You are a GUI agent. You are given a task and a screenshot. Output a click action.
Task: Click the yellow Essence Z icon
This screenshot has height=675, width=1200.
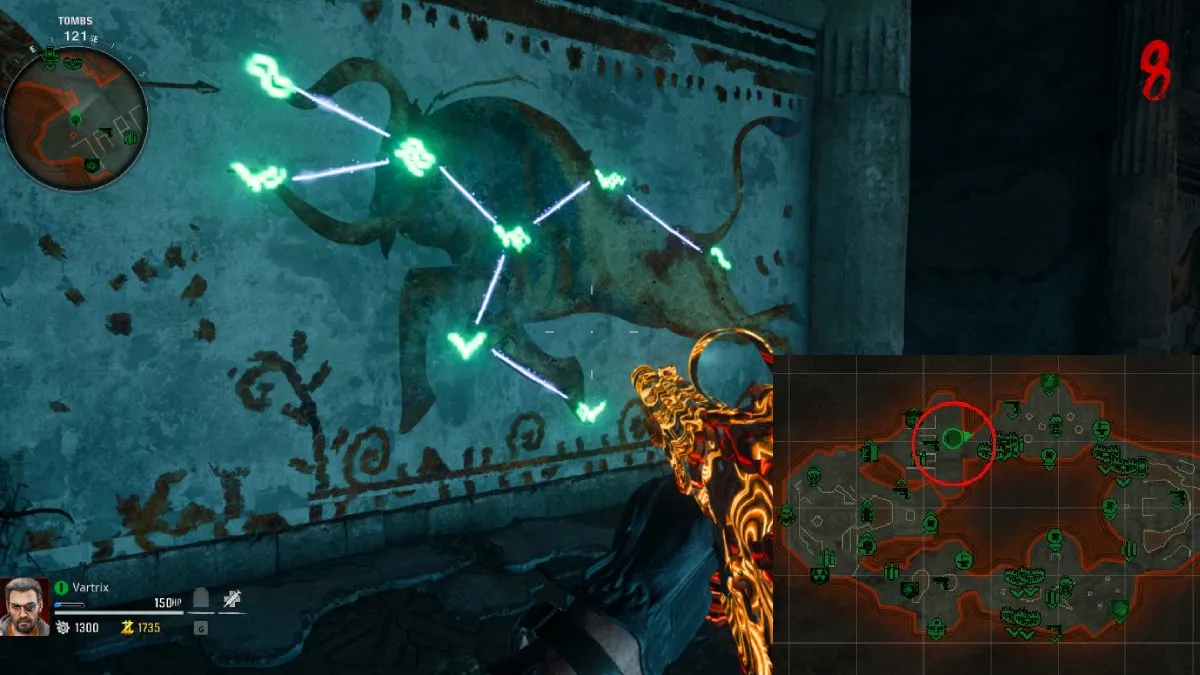(127, 627)
